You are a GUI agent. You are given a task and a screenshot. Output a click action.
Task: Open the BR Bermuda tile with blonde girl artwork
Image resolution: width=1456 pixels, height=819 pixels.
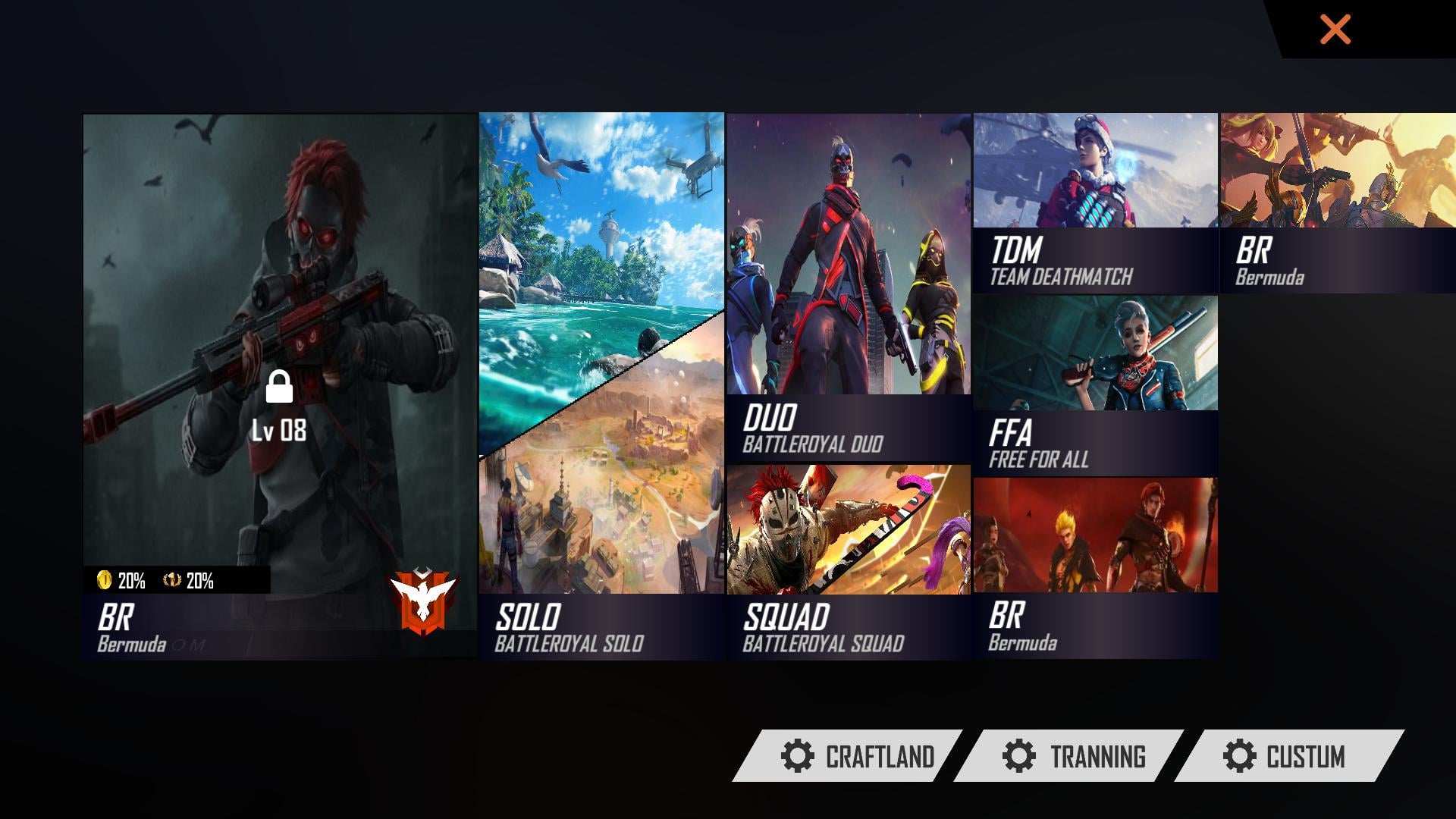(1338, 203)
